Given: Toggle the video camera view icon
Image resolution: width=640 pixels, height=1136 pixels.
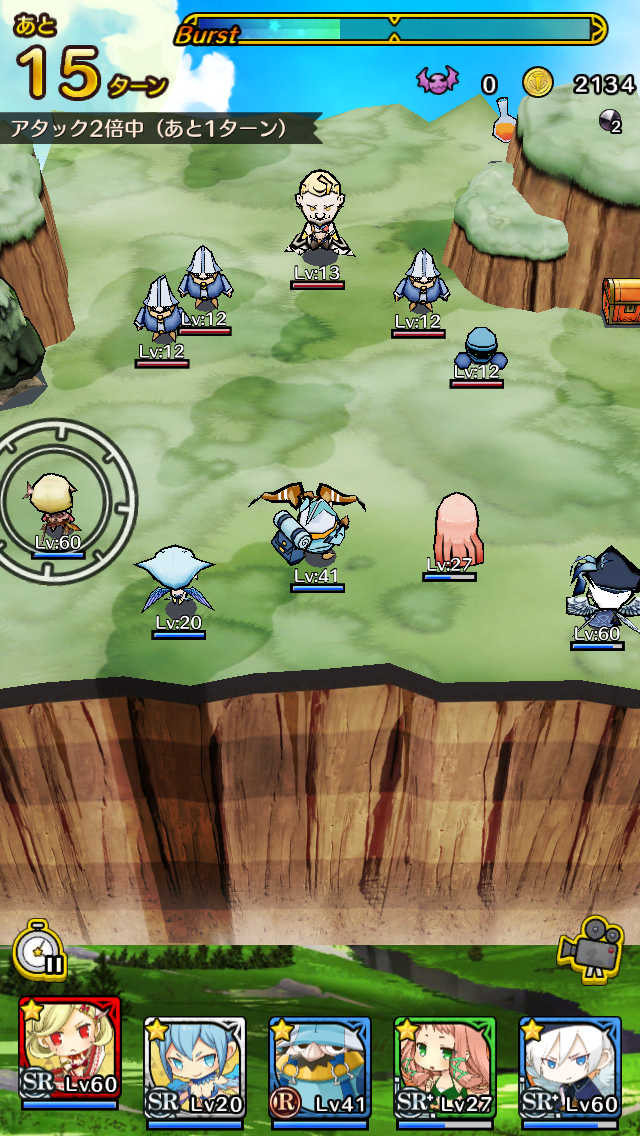Looking at the screenshot, I should point(591,946).
